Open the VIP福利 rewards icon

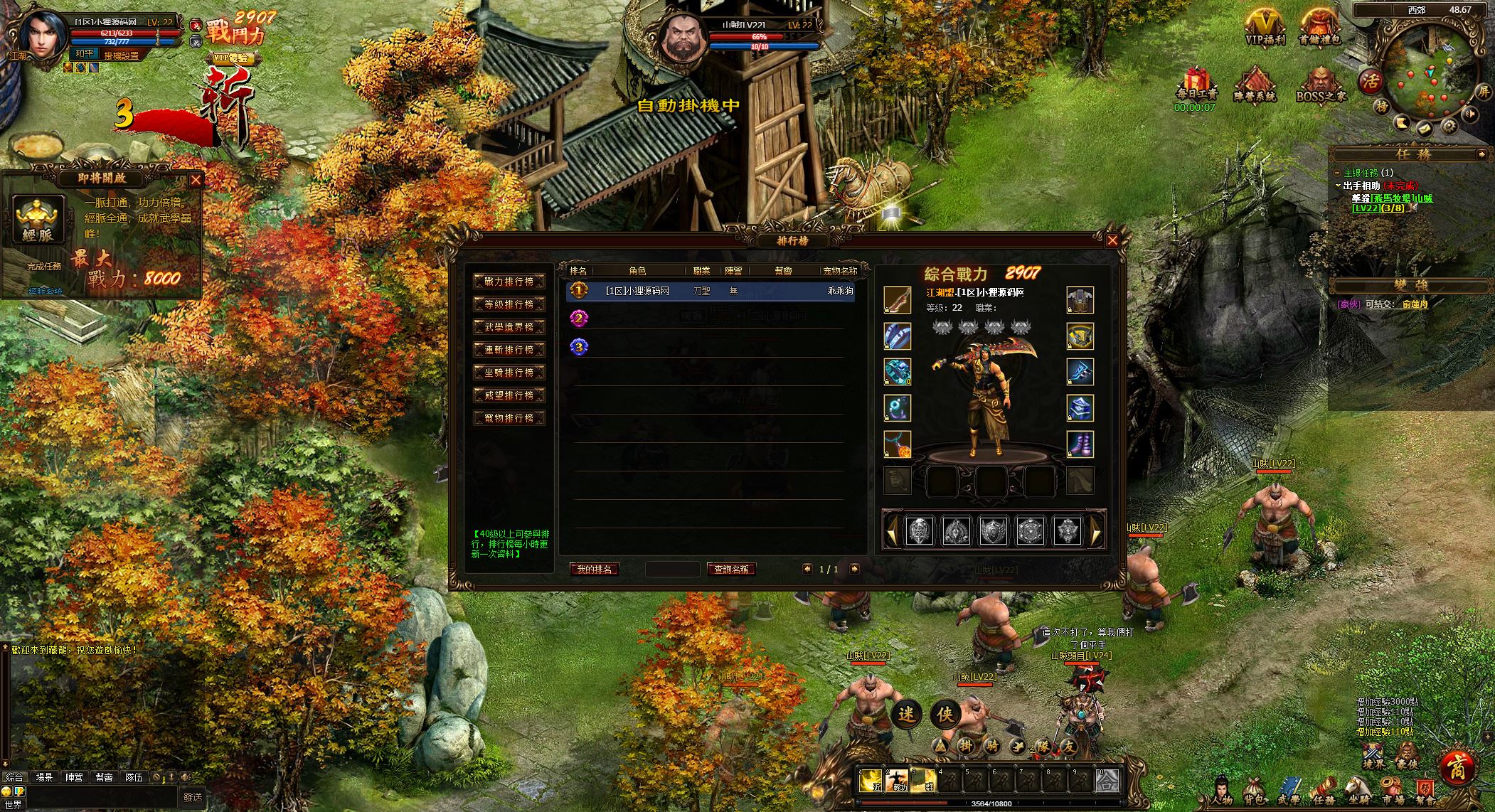coord(1265,28)
